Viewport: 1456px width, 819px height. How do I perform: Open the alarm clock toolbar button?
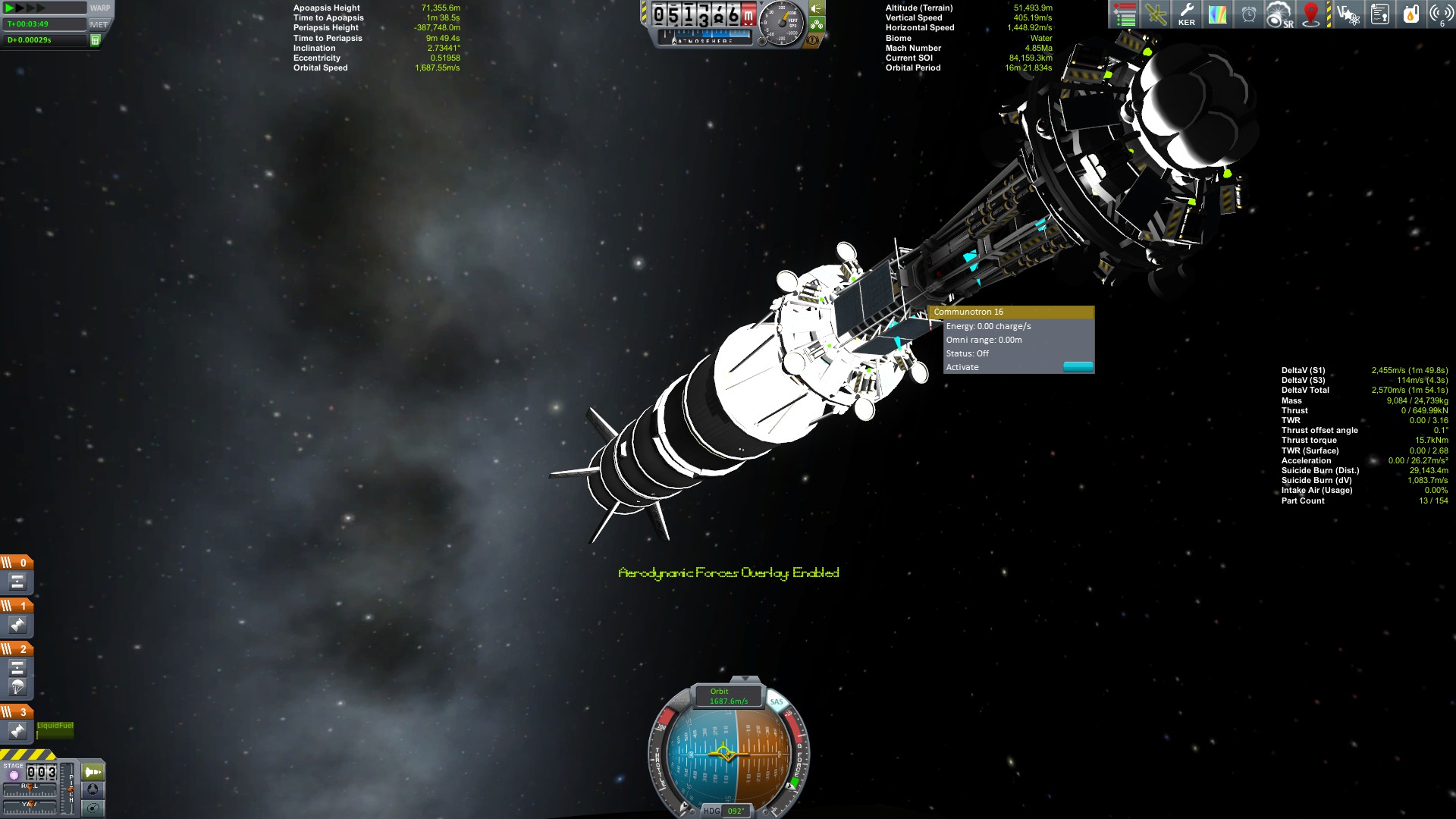coord(1248,14)
